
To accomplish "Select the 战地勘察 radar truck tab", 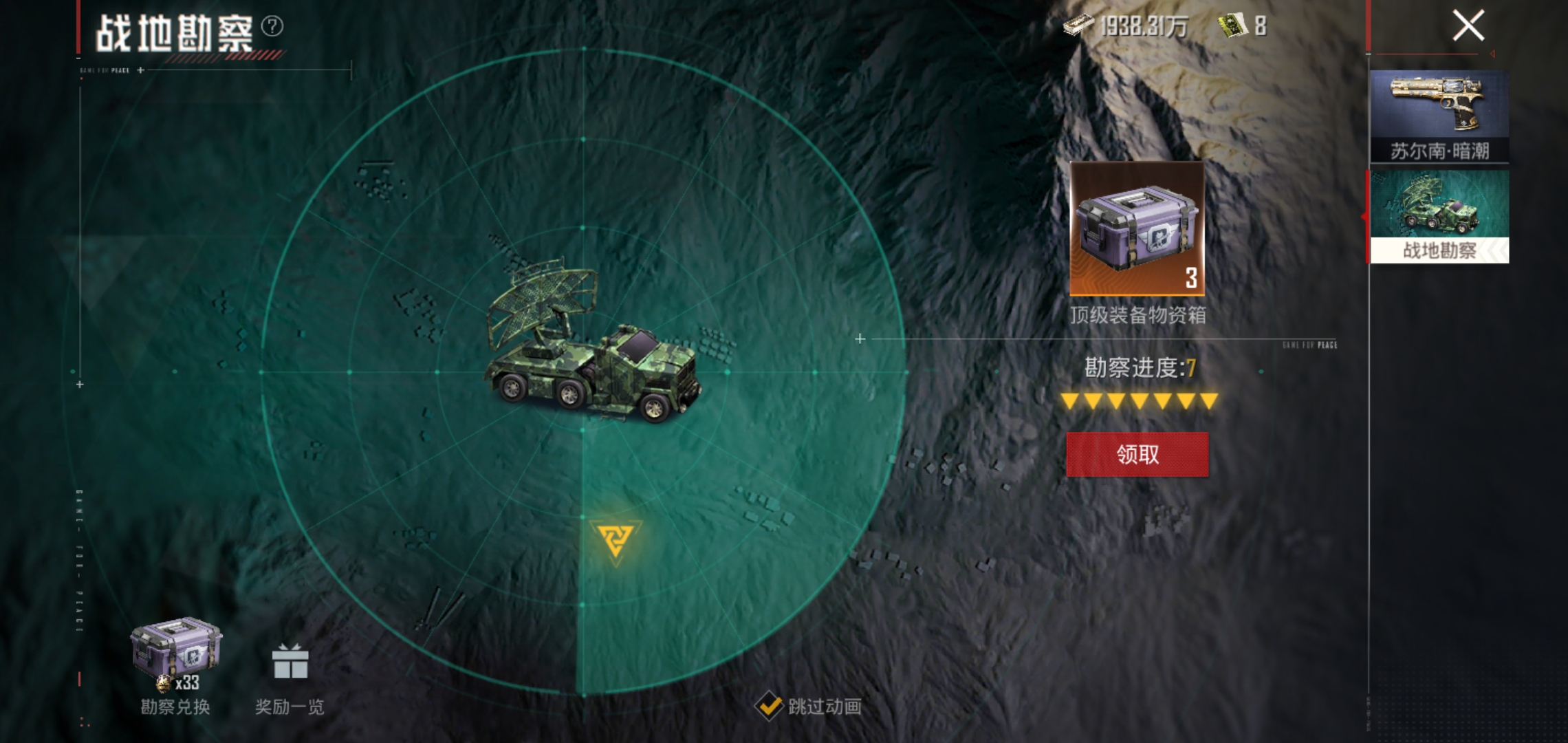I will [1439, 216].
